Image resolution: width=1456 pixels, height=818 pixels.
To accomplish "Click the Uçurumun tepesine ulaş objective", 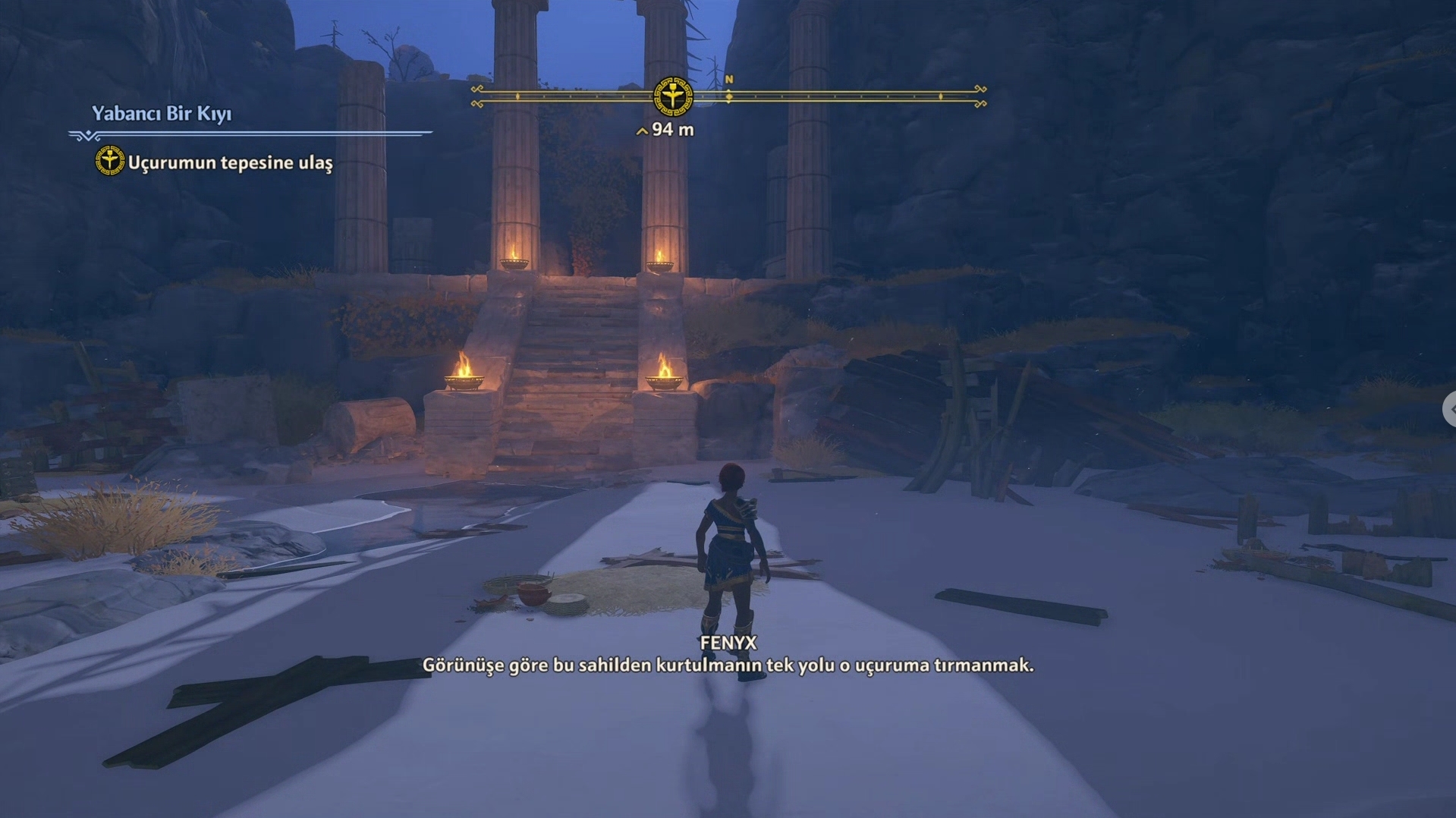I will [x=229, y=162].
